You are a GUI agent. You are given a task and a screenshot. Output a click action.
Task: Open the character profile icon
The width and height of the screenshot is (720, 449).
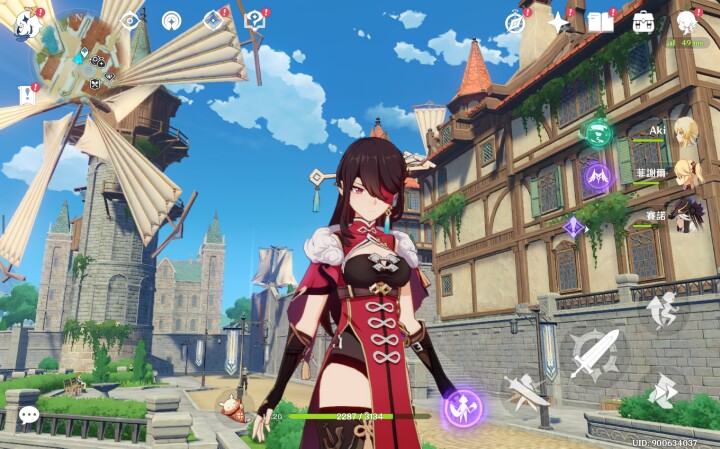[687, 22]
